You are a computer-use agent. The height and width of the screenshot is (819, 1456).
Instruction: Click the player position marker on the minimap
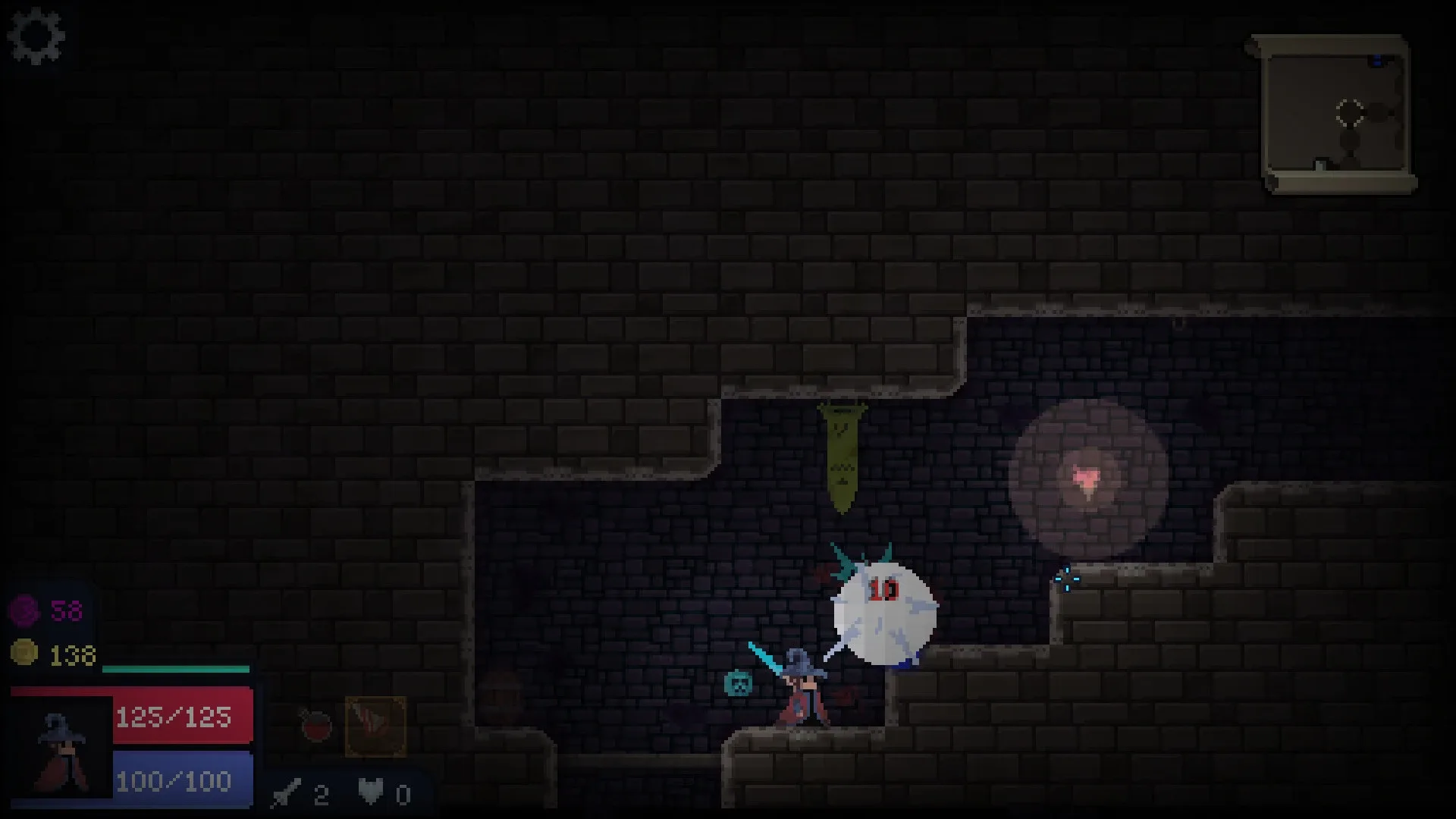pos(1348,112)
